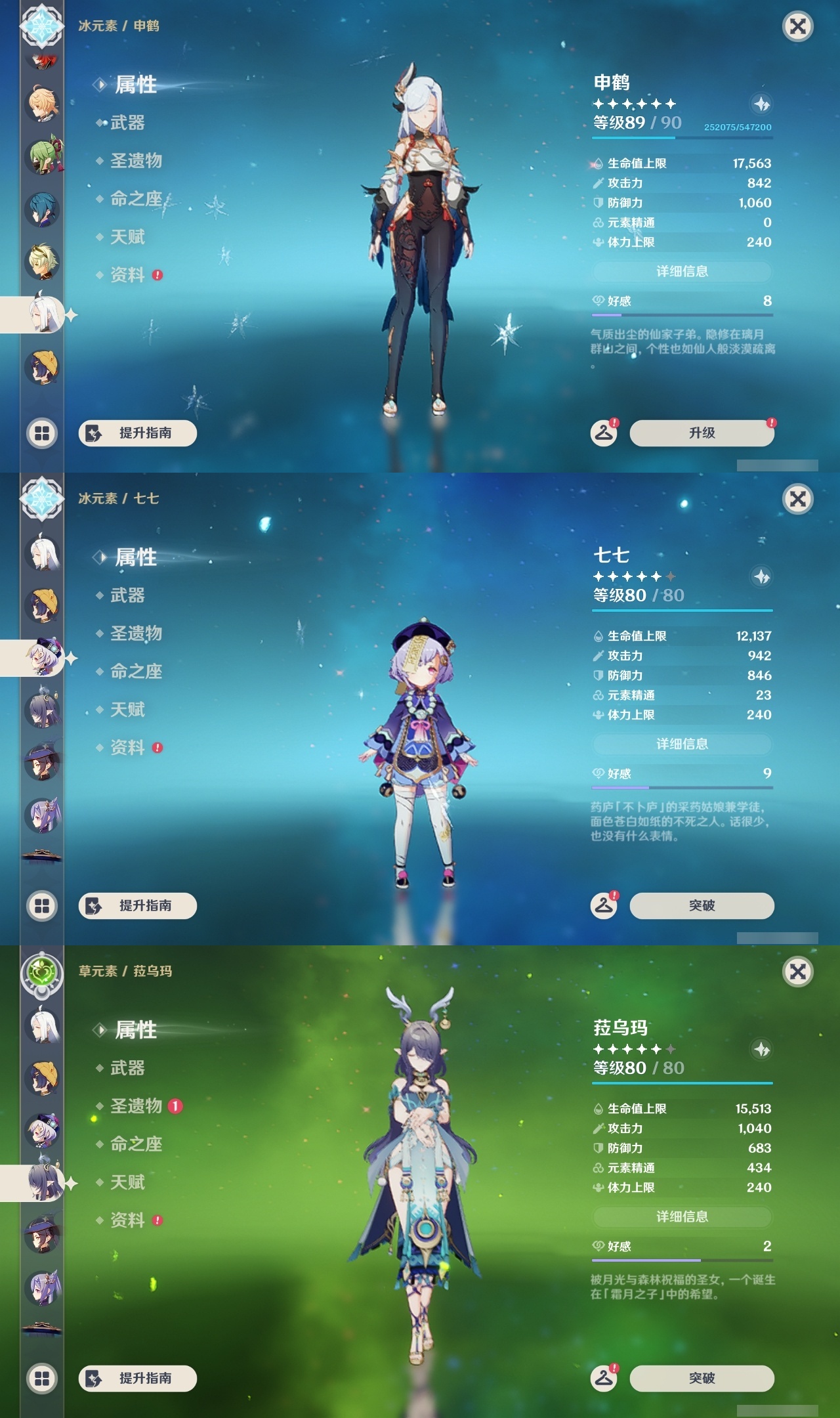The height and width of the screenshot is (1418, 840).
Task: Expand the 天赋 section for 七七
Action: pos(129,710)
